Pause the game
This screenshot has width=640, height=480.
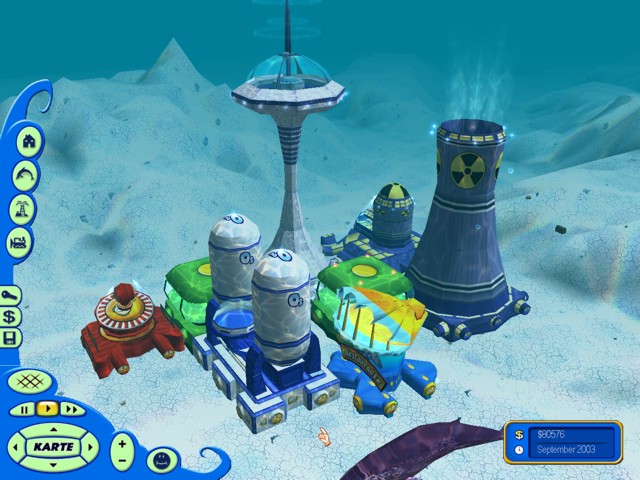(x=23, y=409)
